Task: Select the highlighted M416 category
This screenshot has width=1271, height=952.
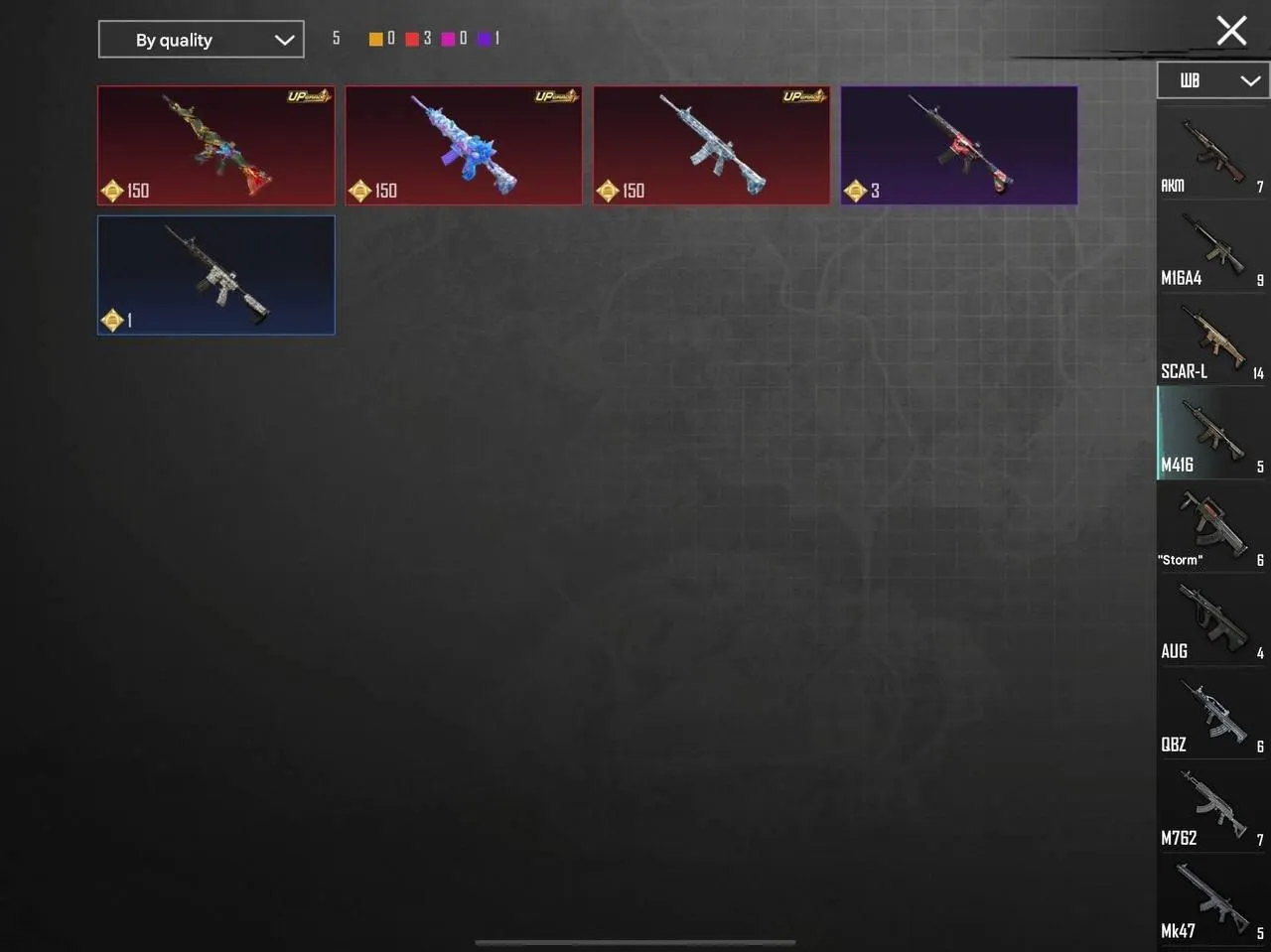Action: click(x=1211, y=434)
